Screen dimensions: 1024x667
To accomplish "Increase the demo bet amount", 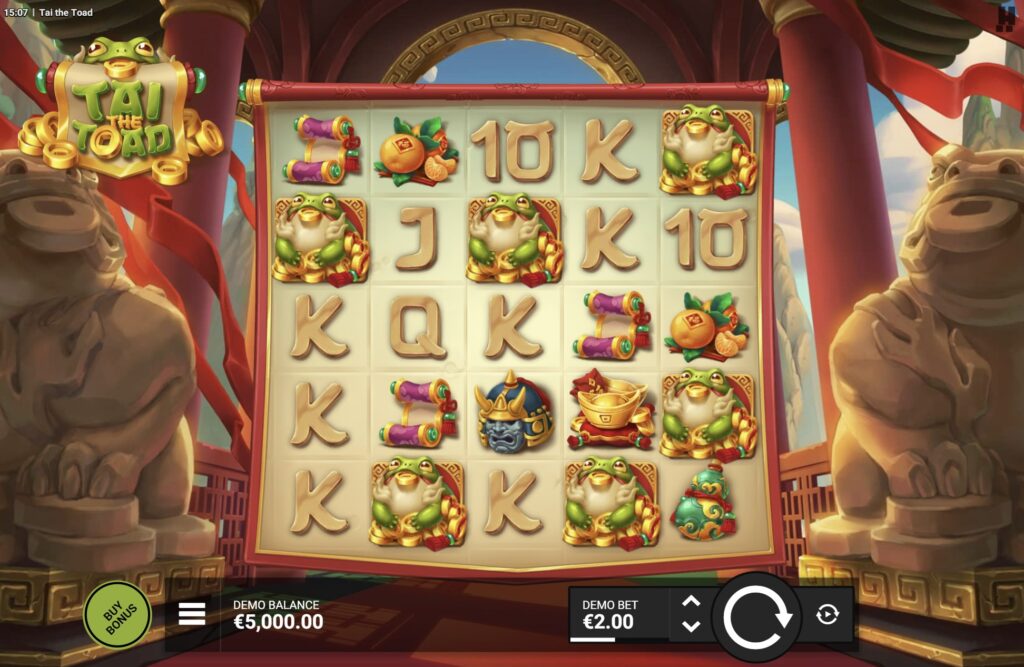I will [x=691, y=602].
